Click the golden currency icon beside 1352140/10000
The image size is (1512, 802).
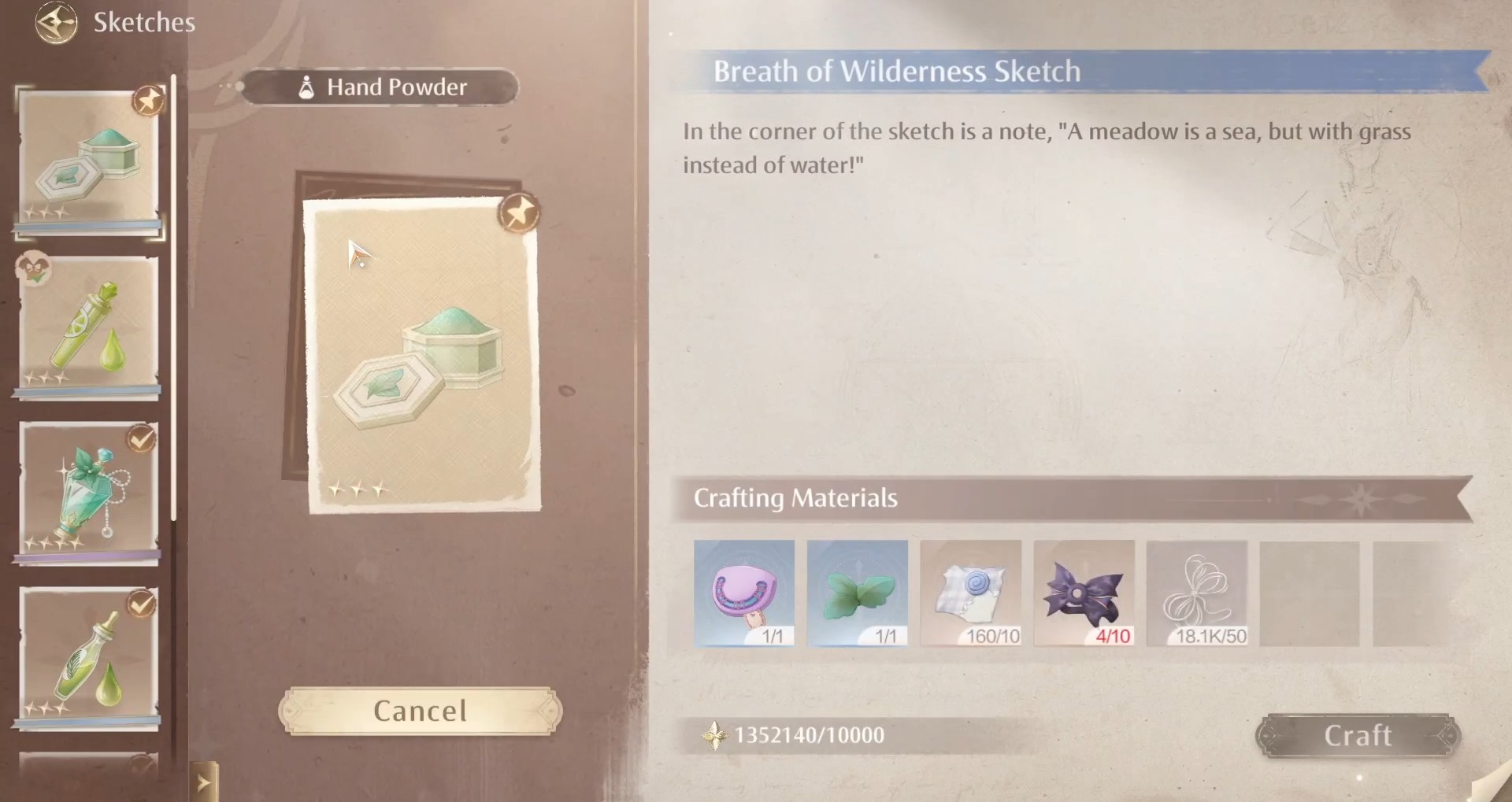tap(715, 735)
